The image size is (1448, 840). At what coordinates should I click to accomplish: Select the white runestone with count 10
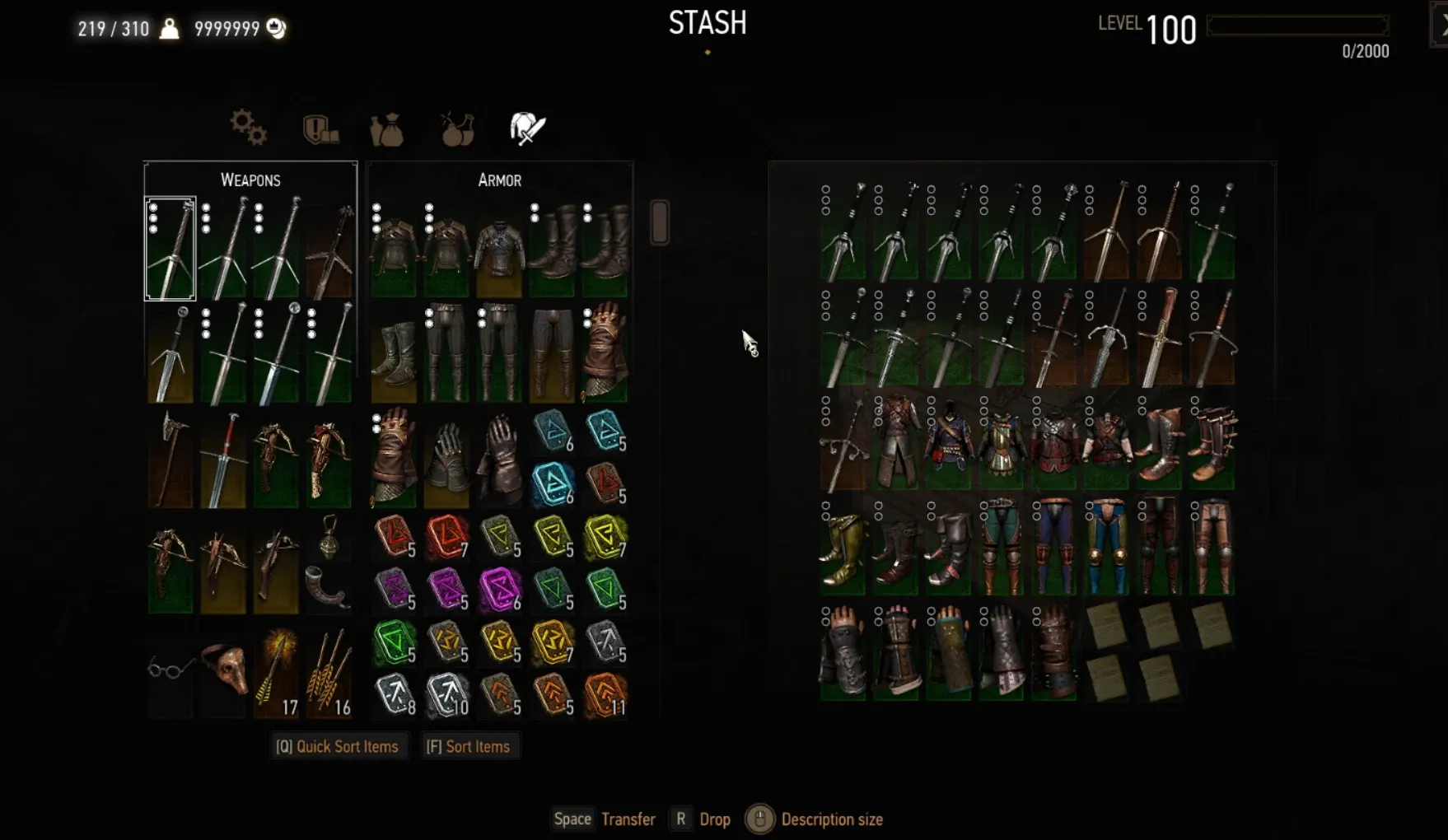click(x=447, y=693)
